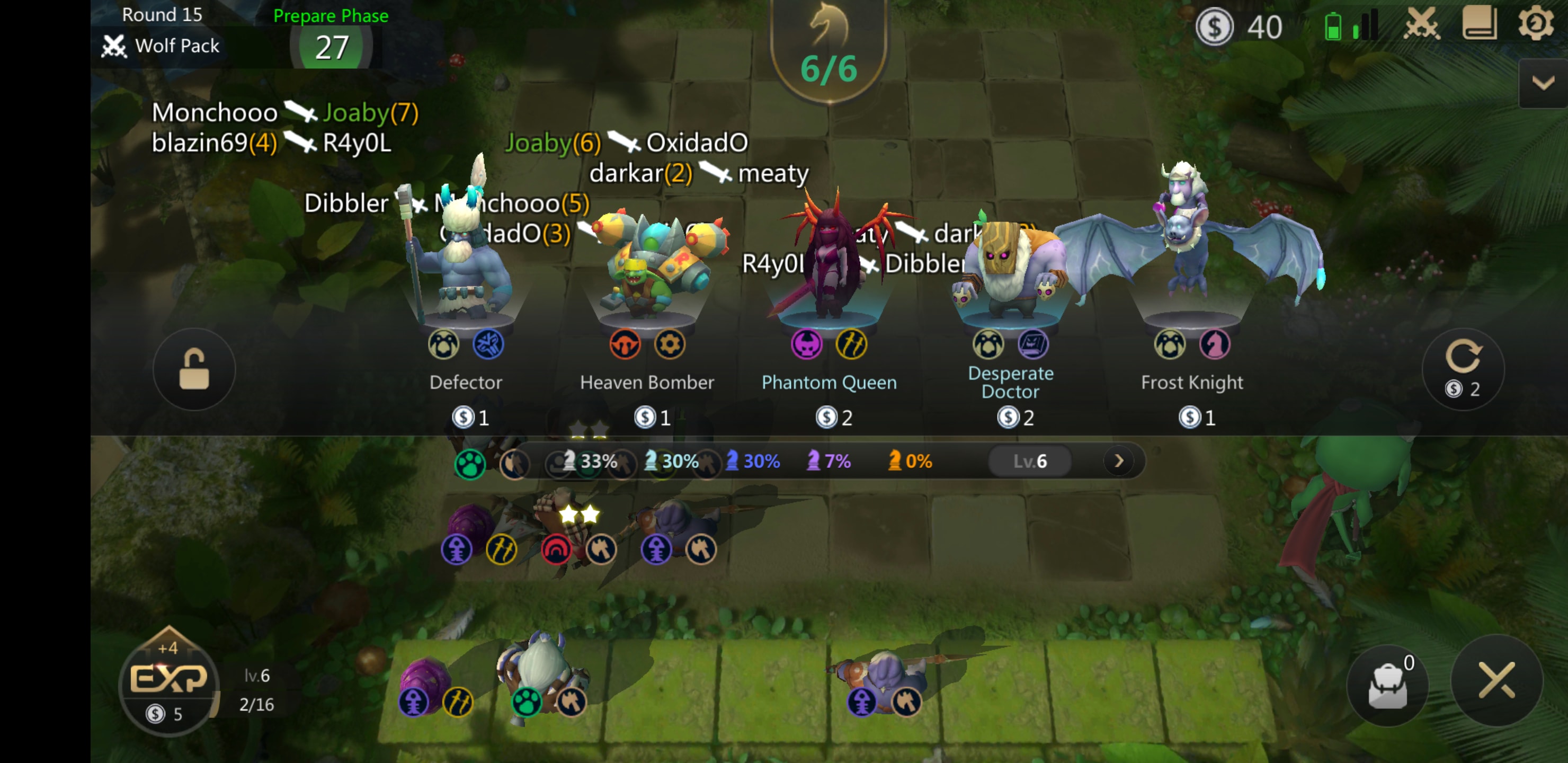This screenshot has width=1568, height=763.
Task: Open the settings gear
Action: pos(1535,24)
